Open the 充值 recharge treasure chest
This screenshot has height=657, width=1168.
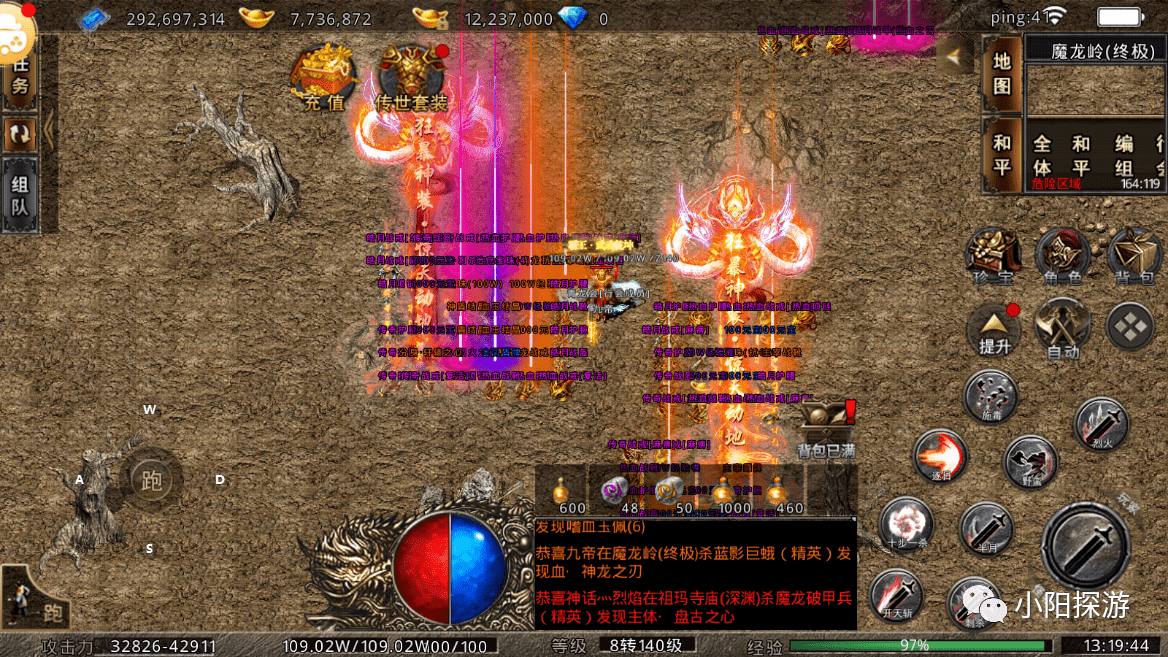[x=322, y=78]
